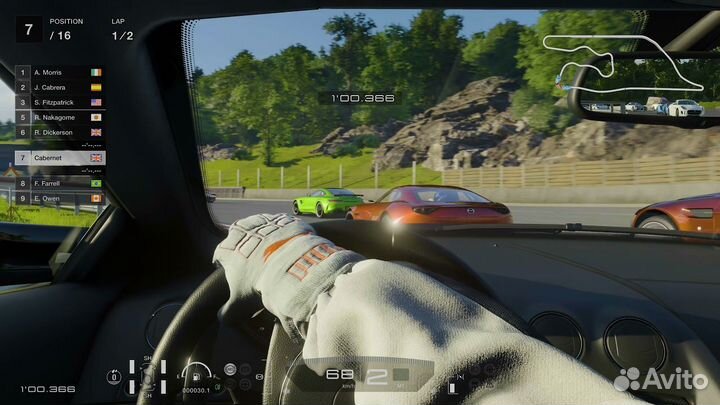Choose F. Farrell's standings row
Screen dimensions: 720x405
[x=60, y=183]
